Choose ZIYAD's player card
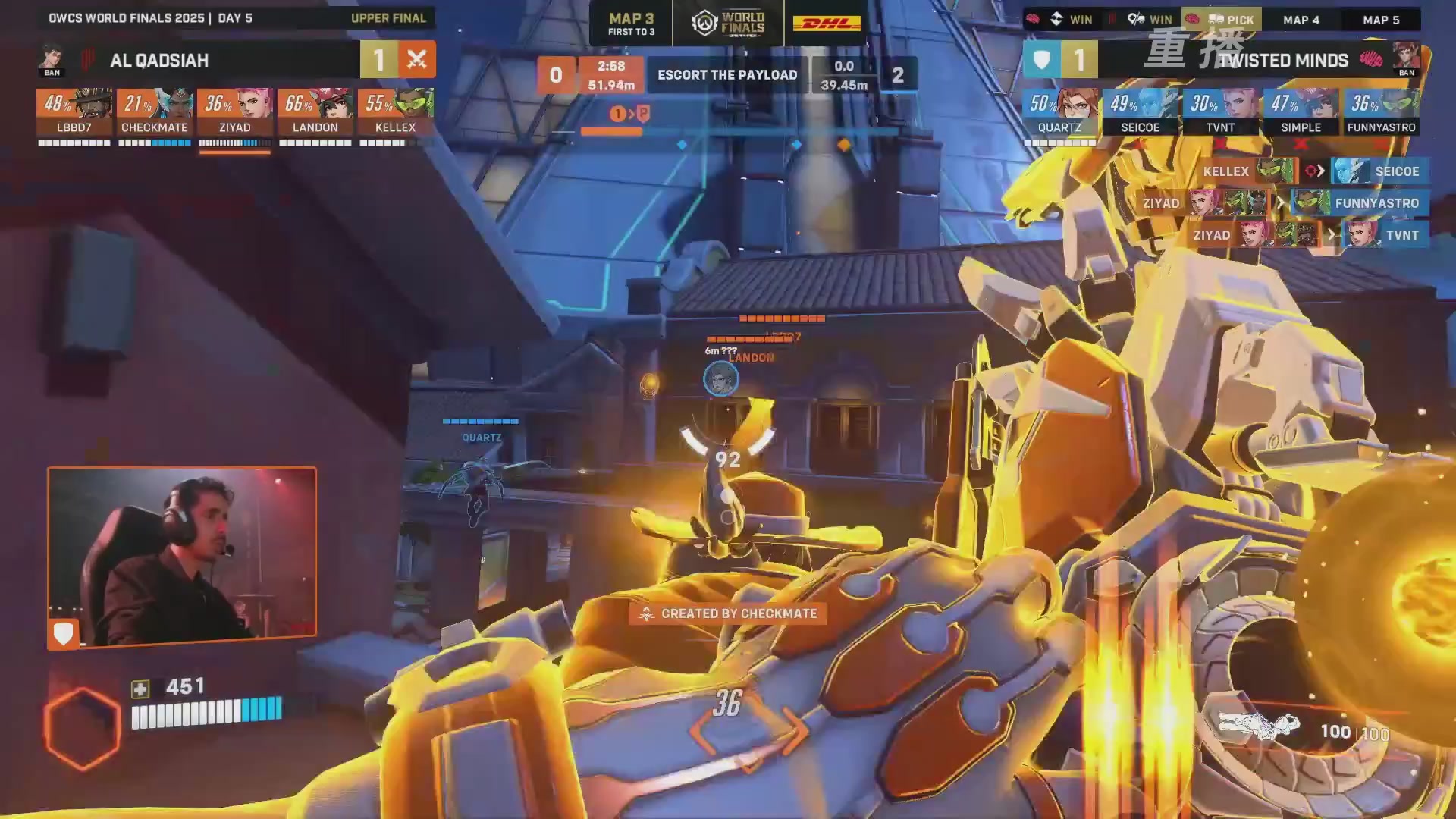Viewport: 1456px width, 819px height. click(235, 112)
